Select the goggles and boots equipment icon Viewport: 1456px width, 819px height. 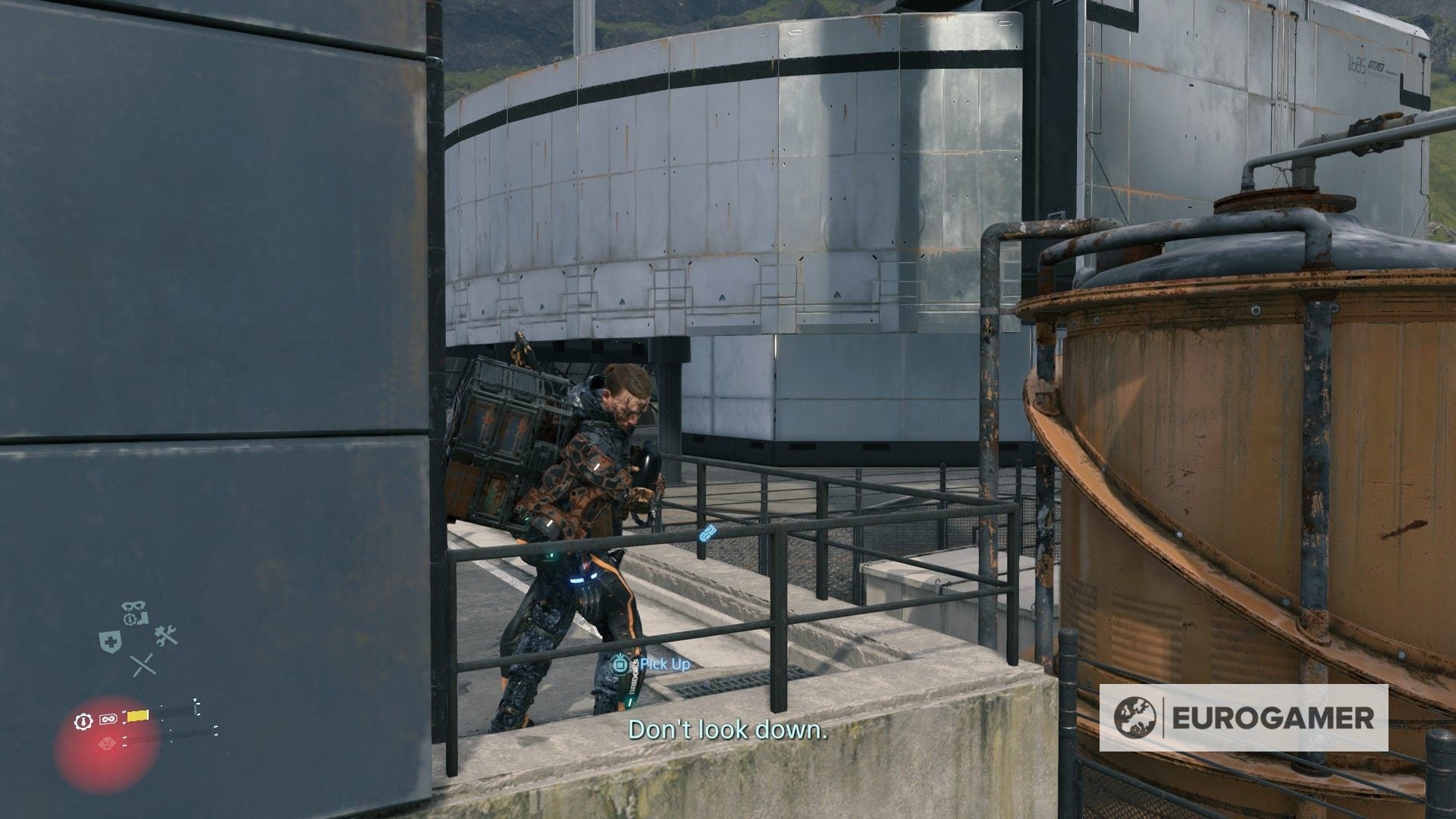[136, 613]
